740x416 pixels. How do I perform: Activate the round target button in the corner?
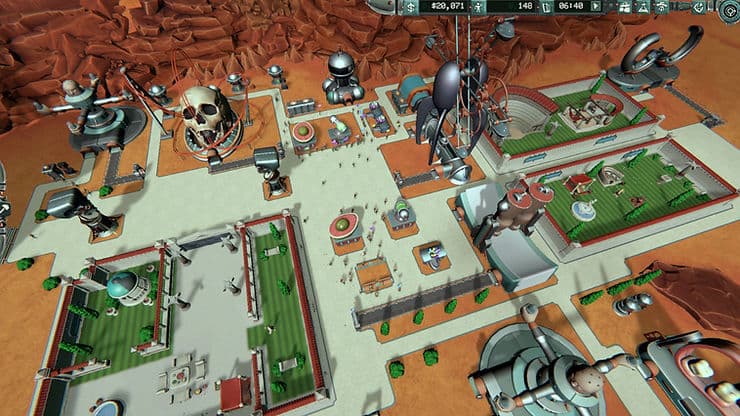tap(728, 10)
